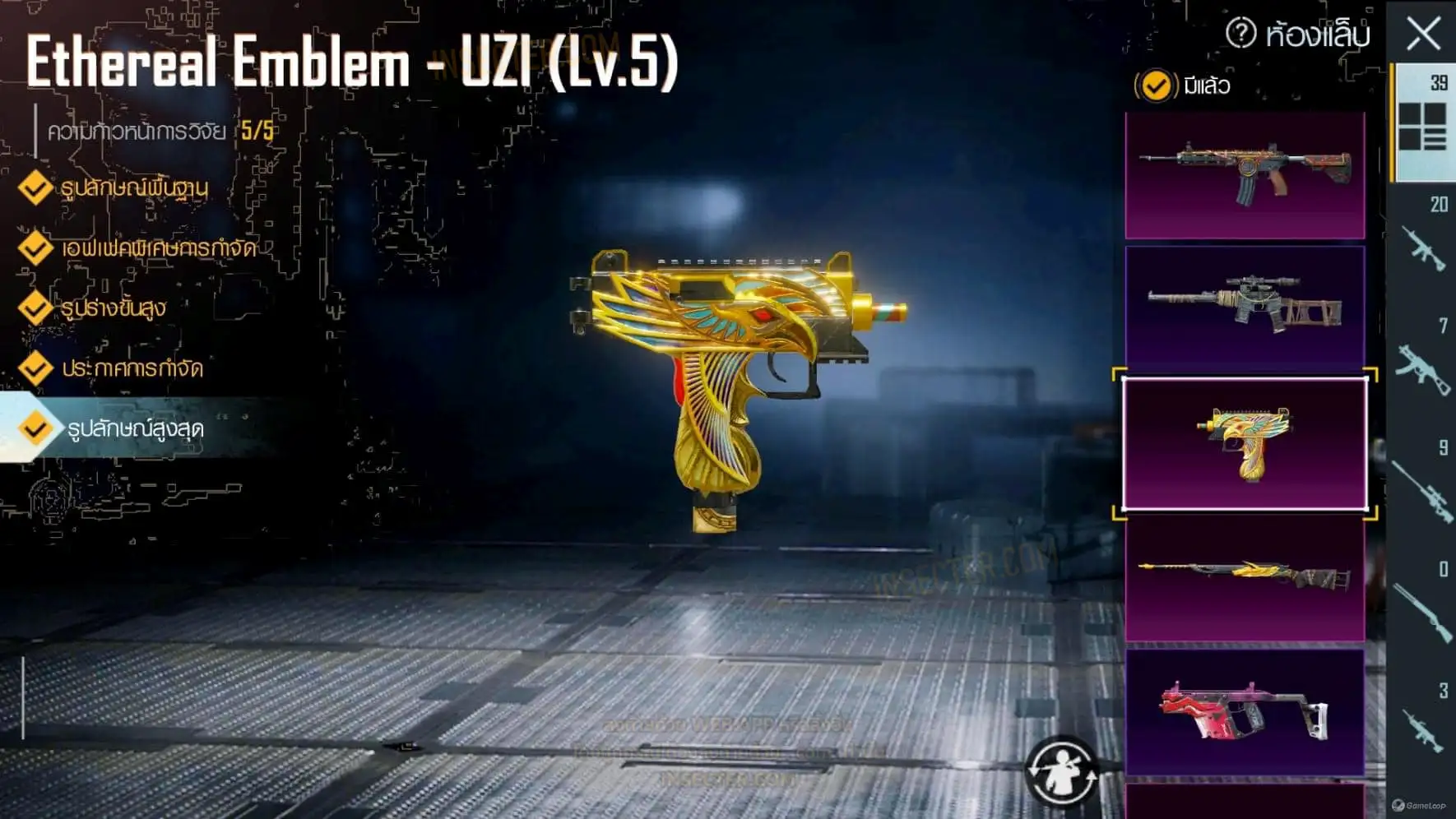Pick the golden bolt-action rifle skin thumbnail

[x=1245, y=577]
